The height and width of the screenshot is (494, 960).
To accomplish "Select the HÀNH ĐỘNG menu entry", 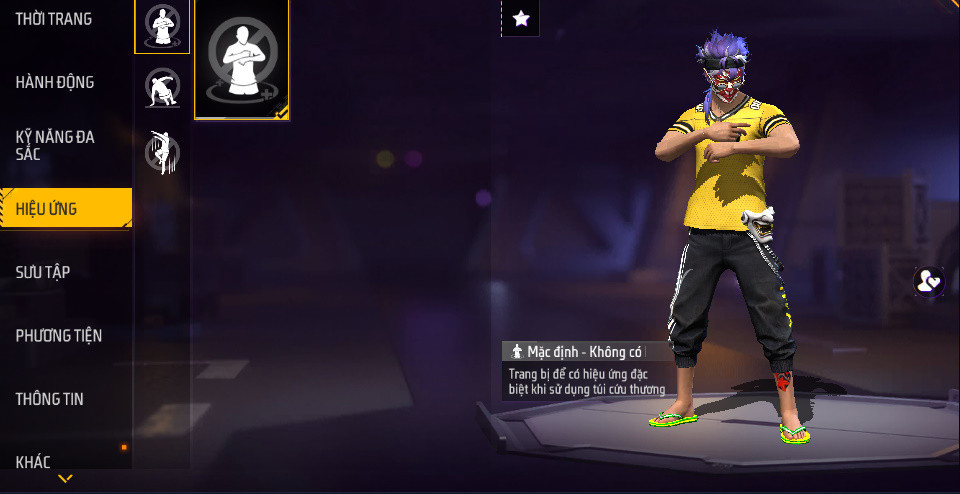I will click(55, 82).
